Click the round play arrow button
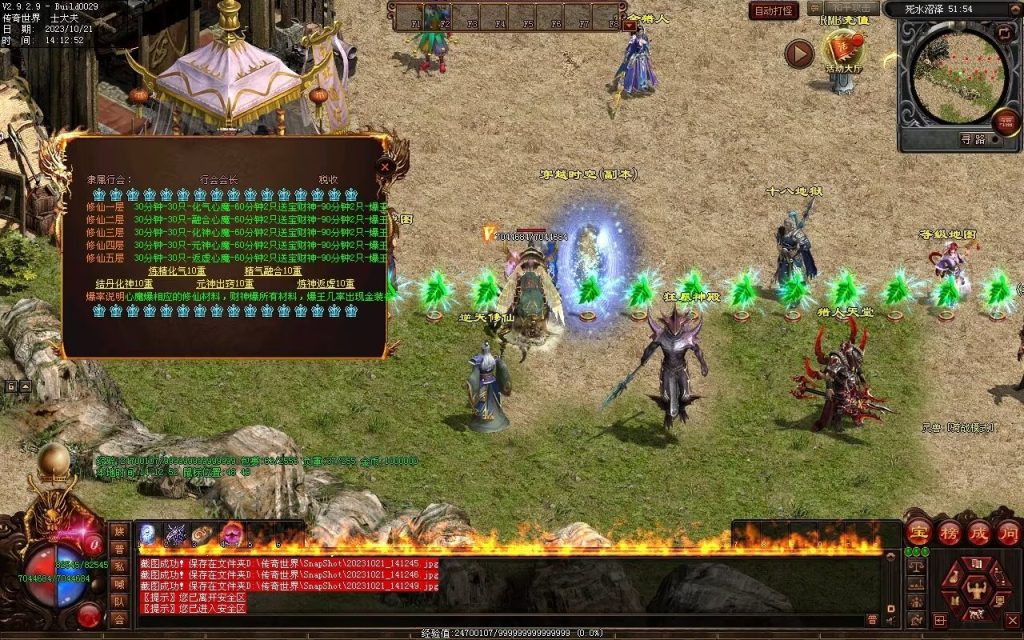 798,53
